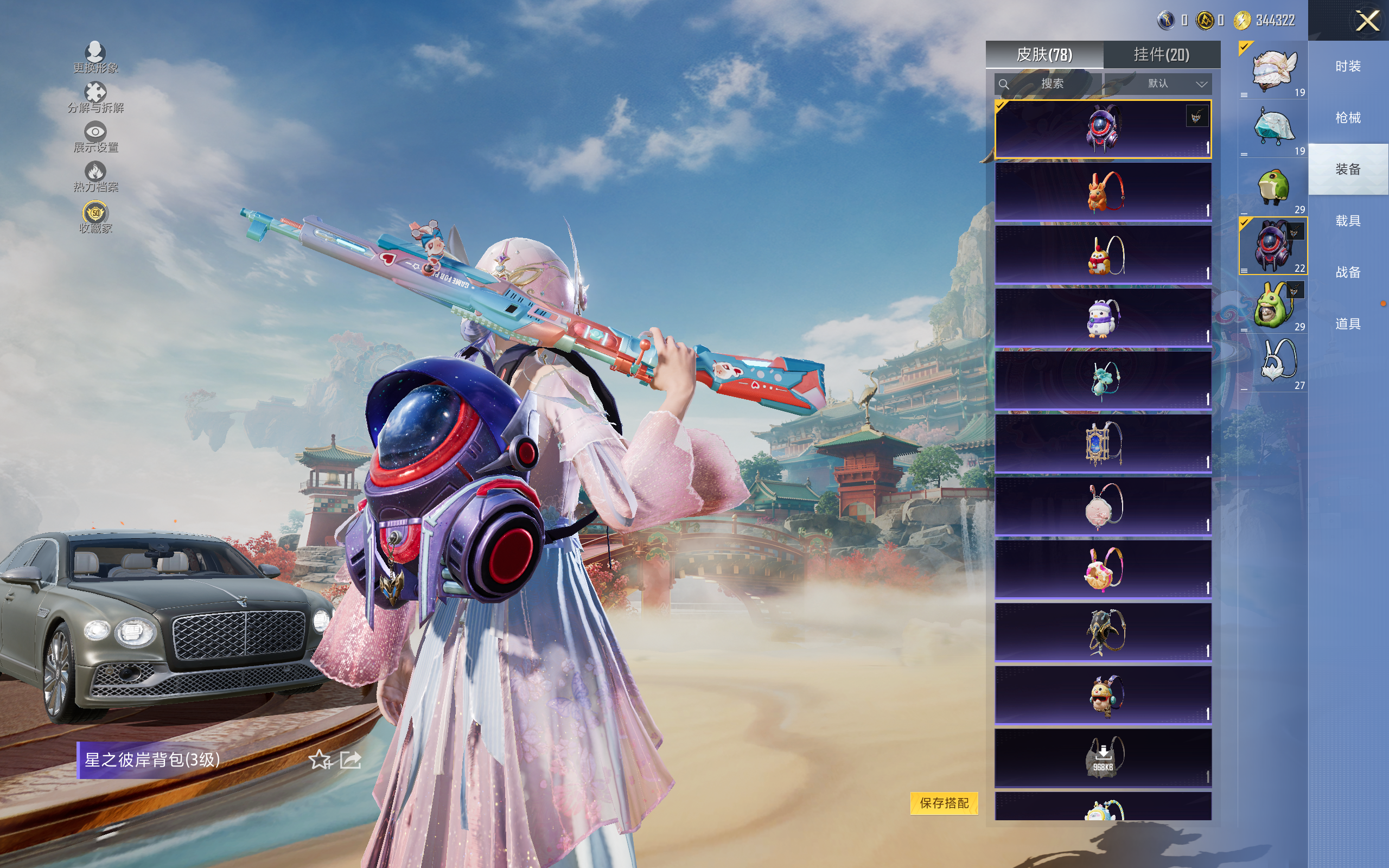Switch to the 挂件(20) tab

[1161, 55]
